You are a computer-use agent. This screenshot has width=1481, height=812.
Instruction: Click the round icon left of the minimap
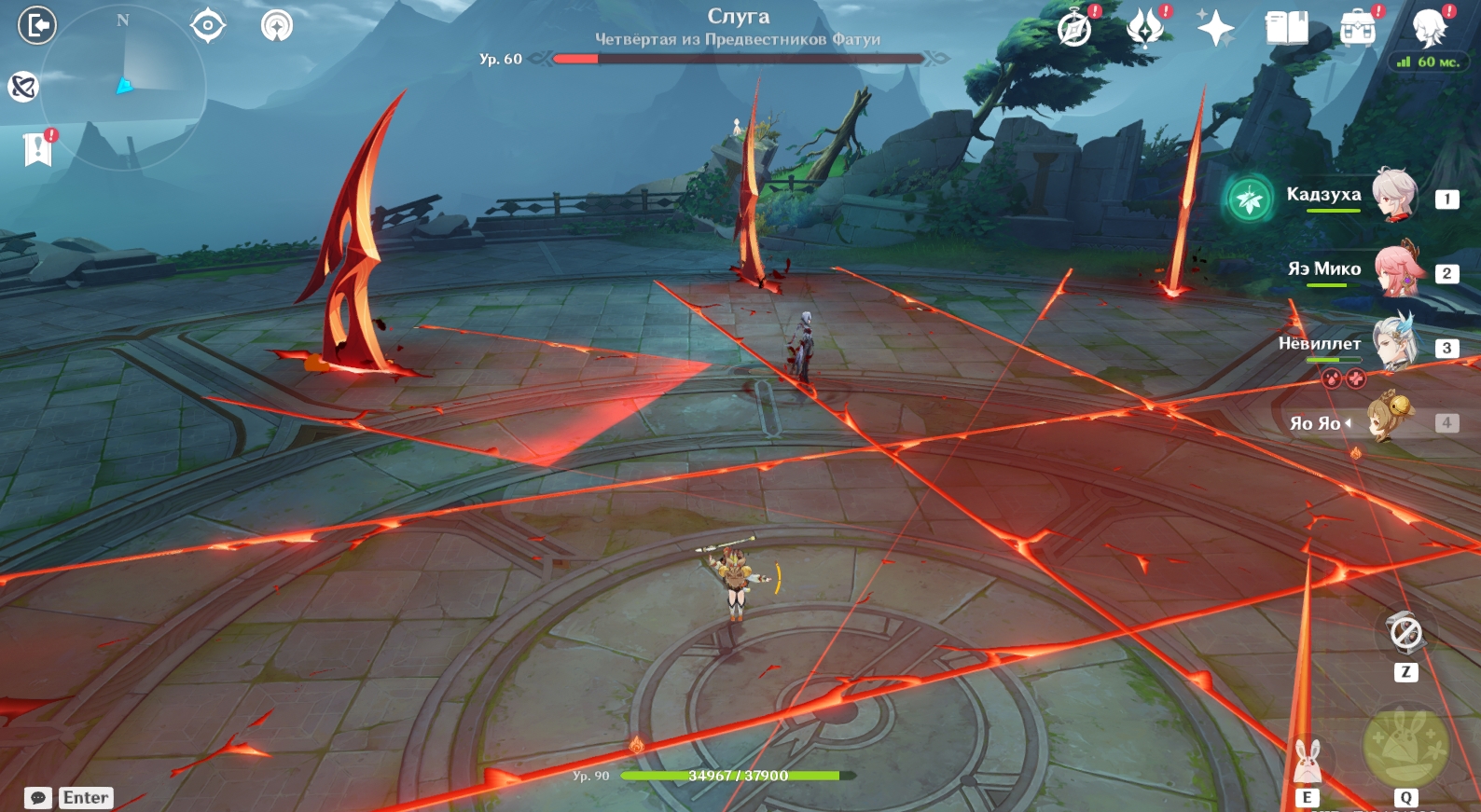[x=22, y=87]
